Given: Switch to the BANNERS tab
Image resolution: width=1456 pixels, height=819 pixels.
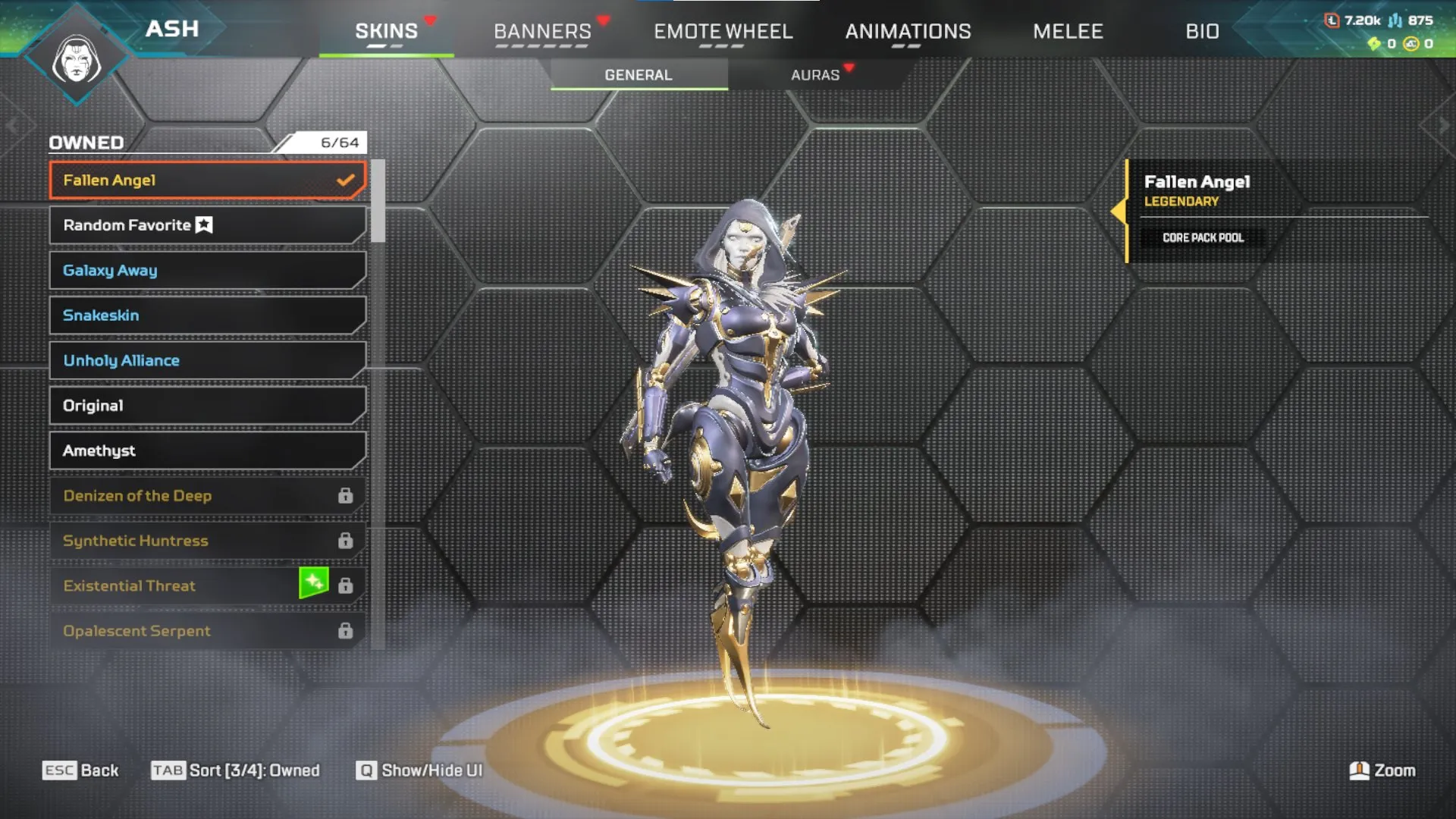Looking at the screenshot, I should 543,31.
